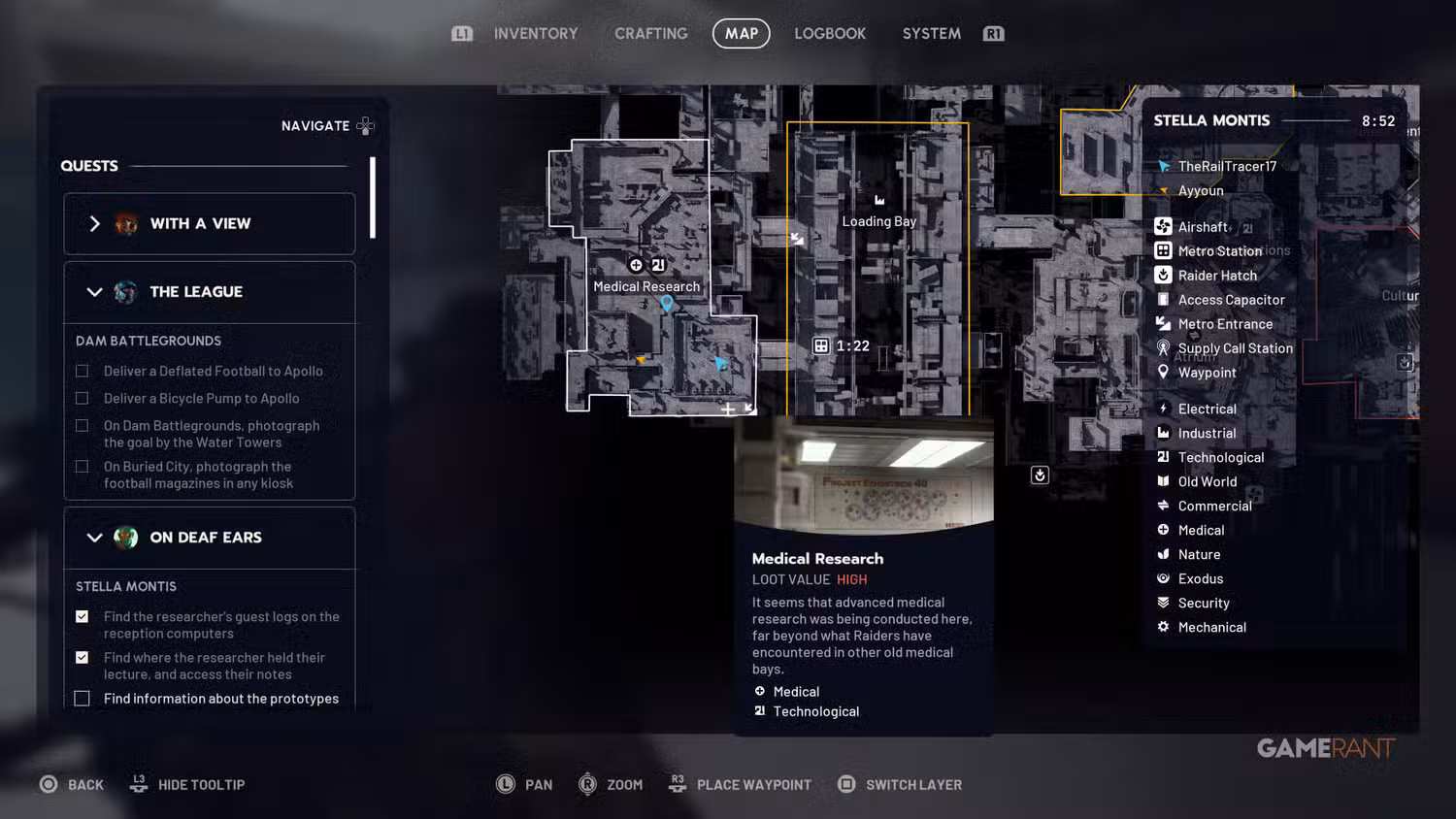Select the Medical category icon
1456x819 pixels.
pos(1164,530)
